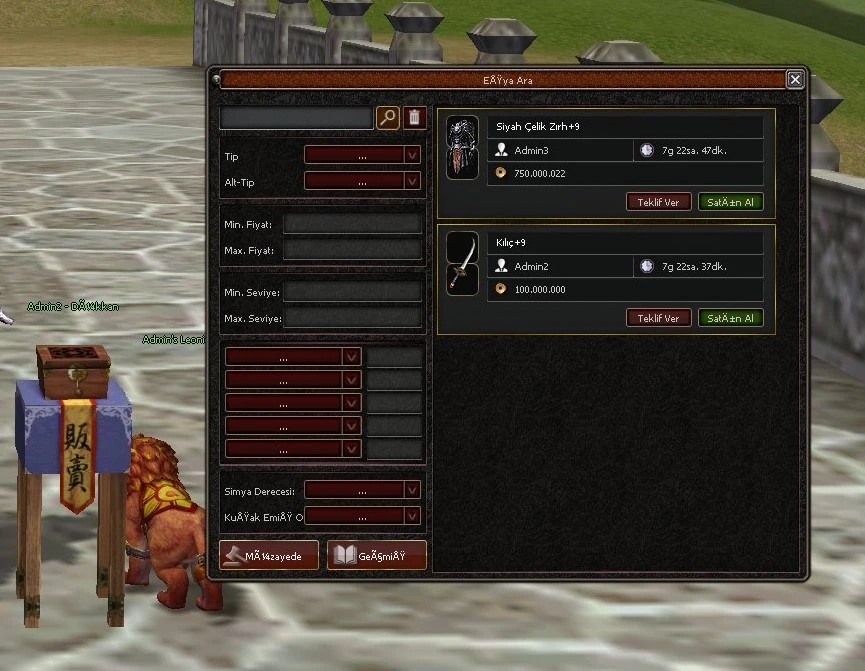The height and width of the screenshot is (671, 865).
Task: Select the Siyah Çelik Zırh+9 armor icon
Action: tap(462, 148)
